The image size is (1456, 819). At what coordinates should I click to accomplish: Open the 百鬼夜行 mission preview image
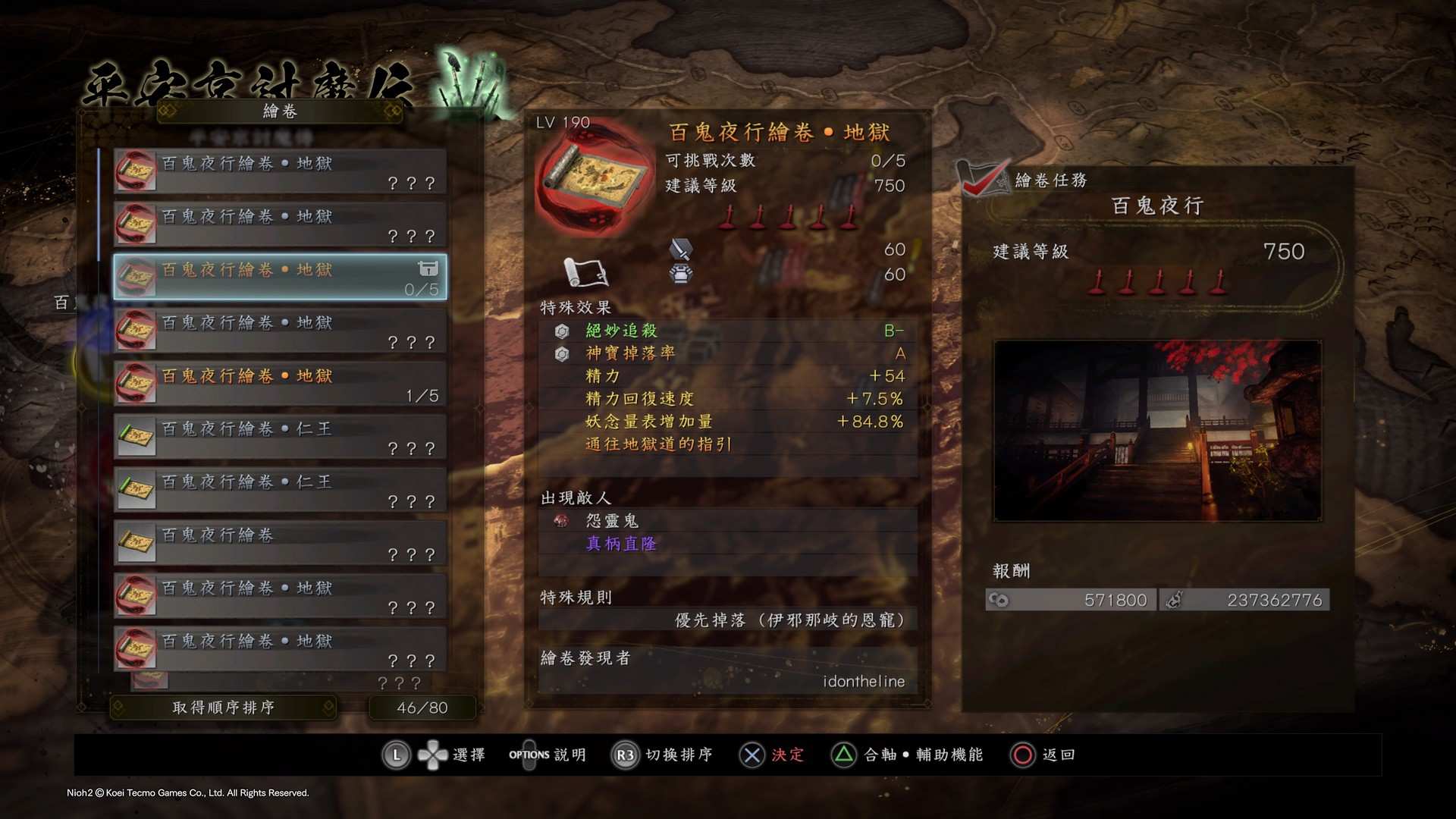[1157, 431]
